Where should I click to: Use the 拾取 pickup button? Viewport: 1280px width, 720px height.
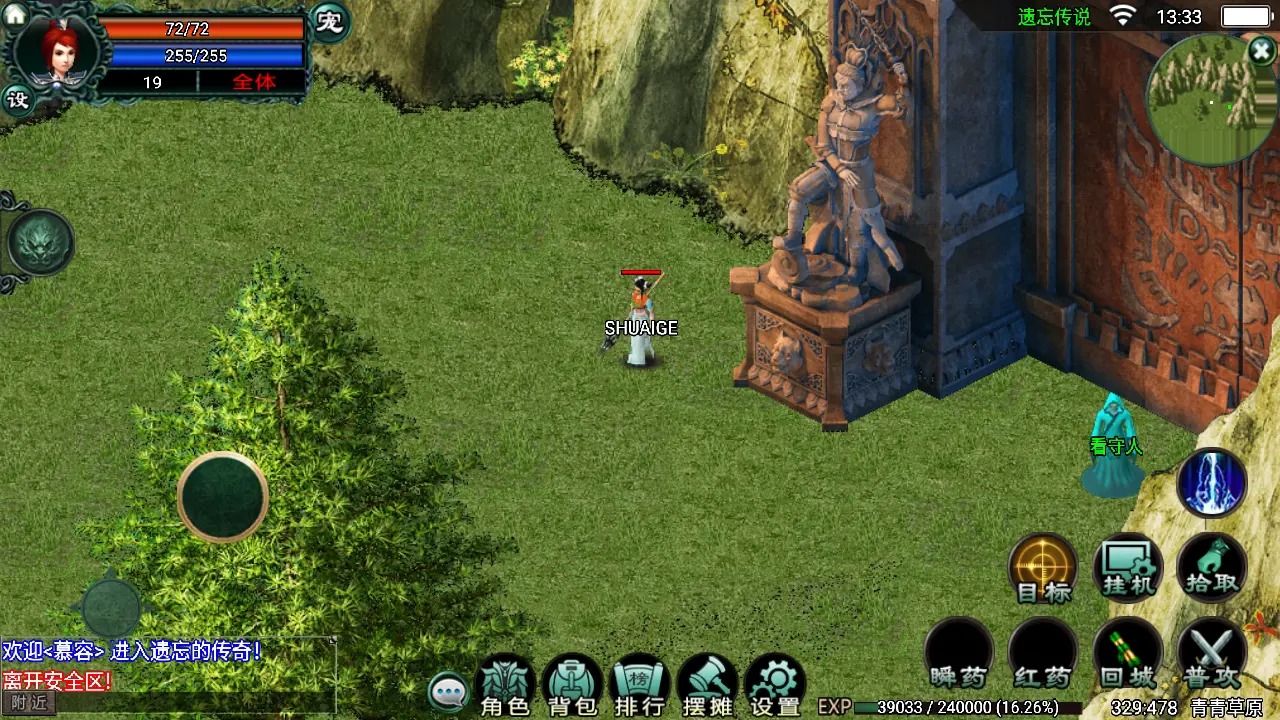coord(1212,568)
